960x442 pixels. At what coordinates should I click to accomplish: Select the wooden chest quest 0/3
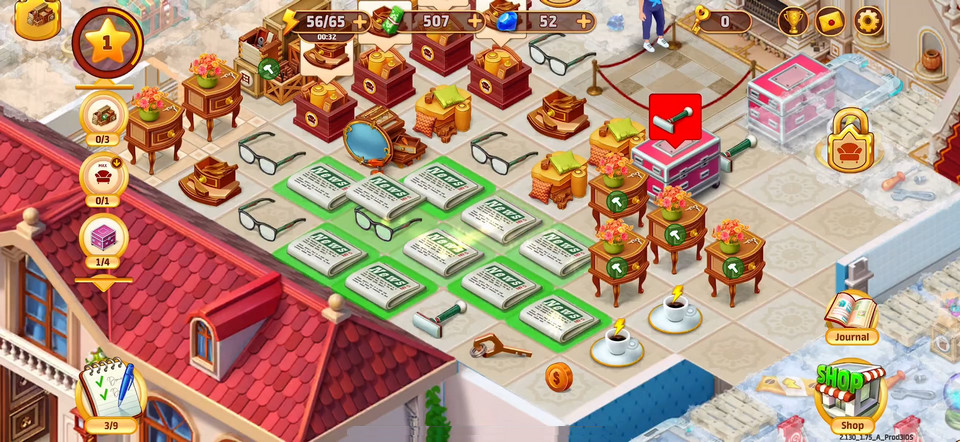(x=103, y=116)
